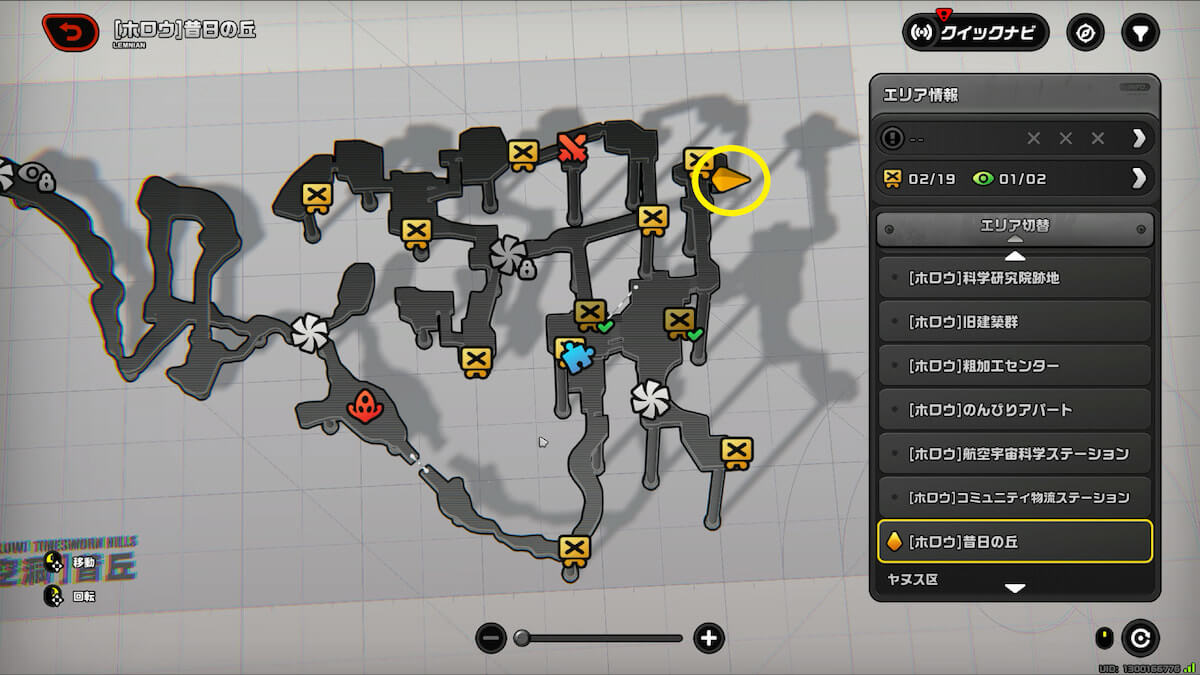Click the zoom slider handle
1200x675 pixels.
click(x=522, y=638)
